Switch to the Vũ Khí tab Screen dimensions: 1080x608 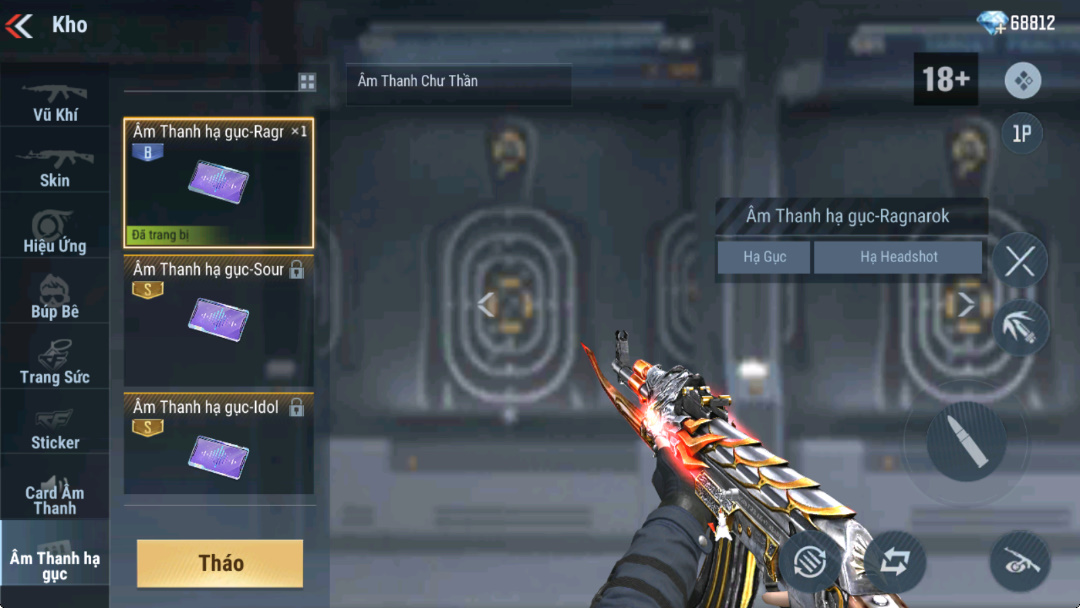click(55, 99)
